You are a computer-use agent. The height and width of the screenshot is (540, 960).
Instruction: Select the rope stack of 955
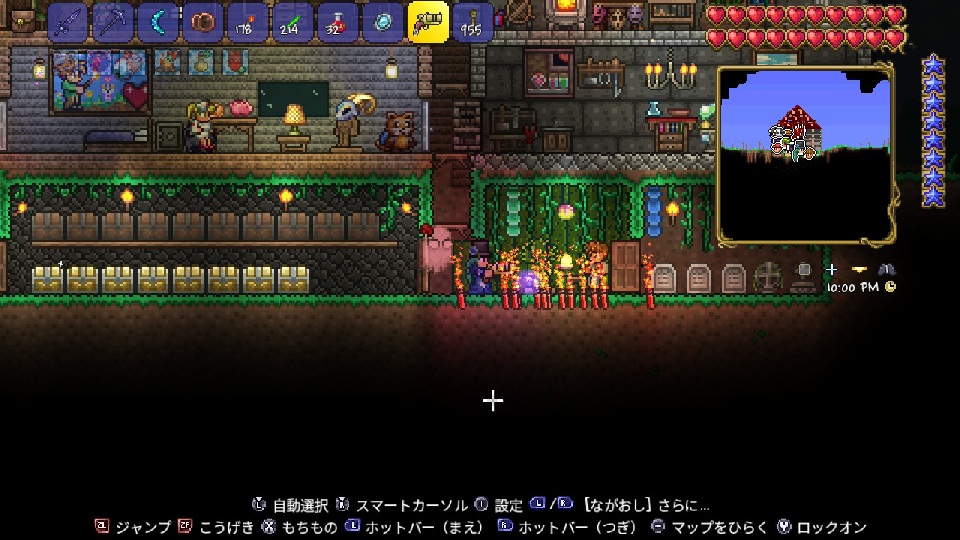point(473,22)
